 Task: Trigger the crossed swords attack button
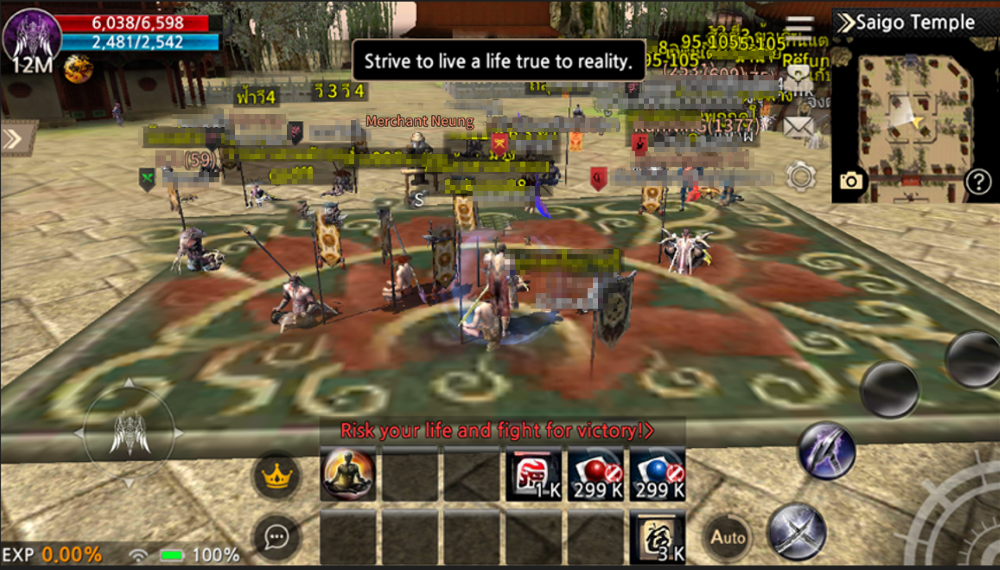pyautogui.click(x=796, y=530)
